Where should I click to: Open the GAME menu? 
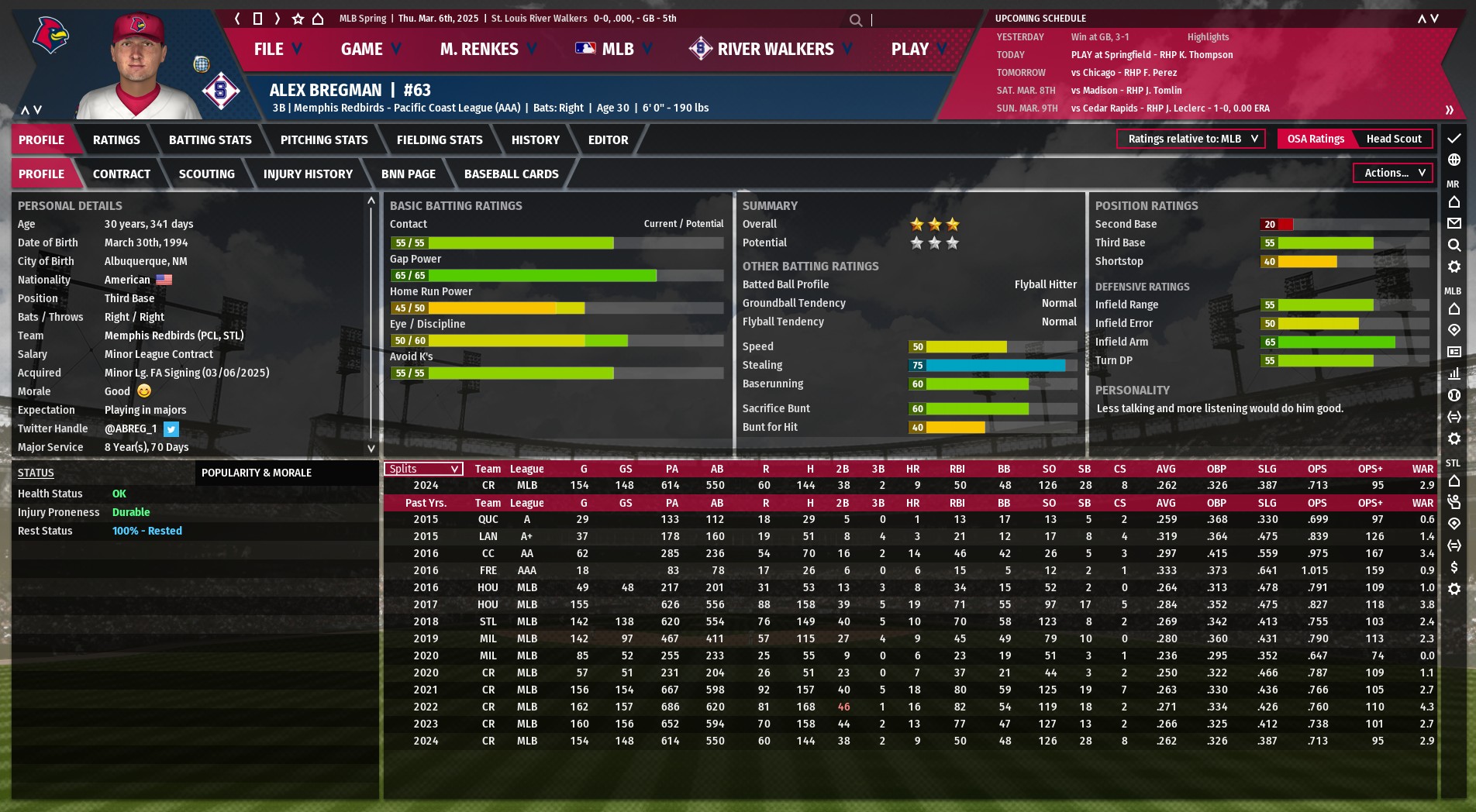[370, 50]
